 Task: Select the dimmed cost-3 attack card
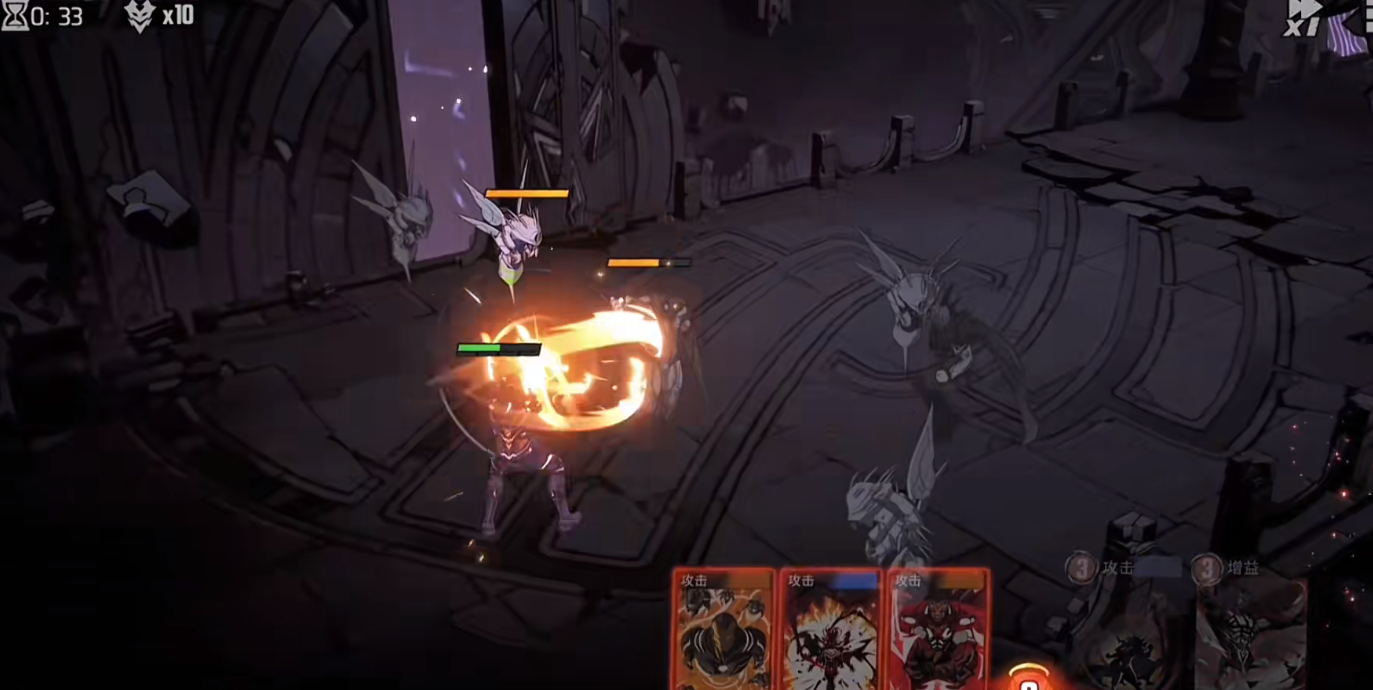[1133, 628]
